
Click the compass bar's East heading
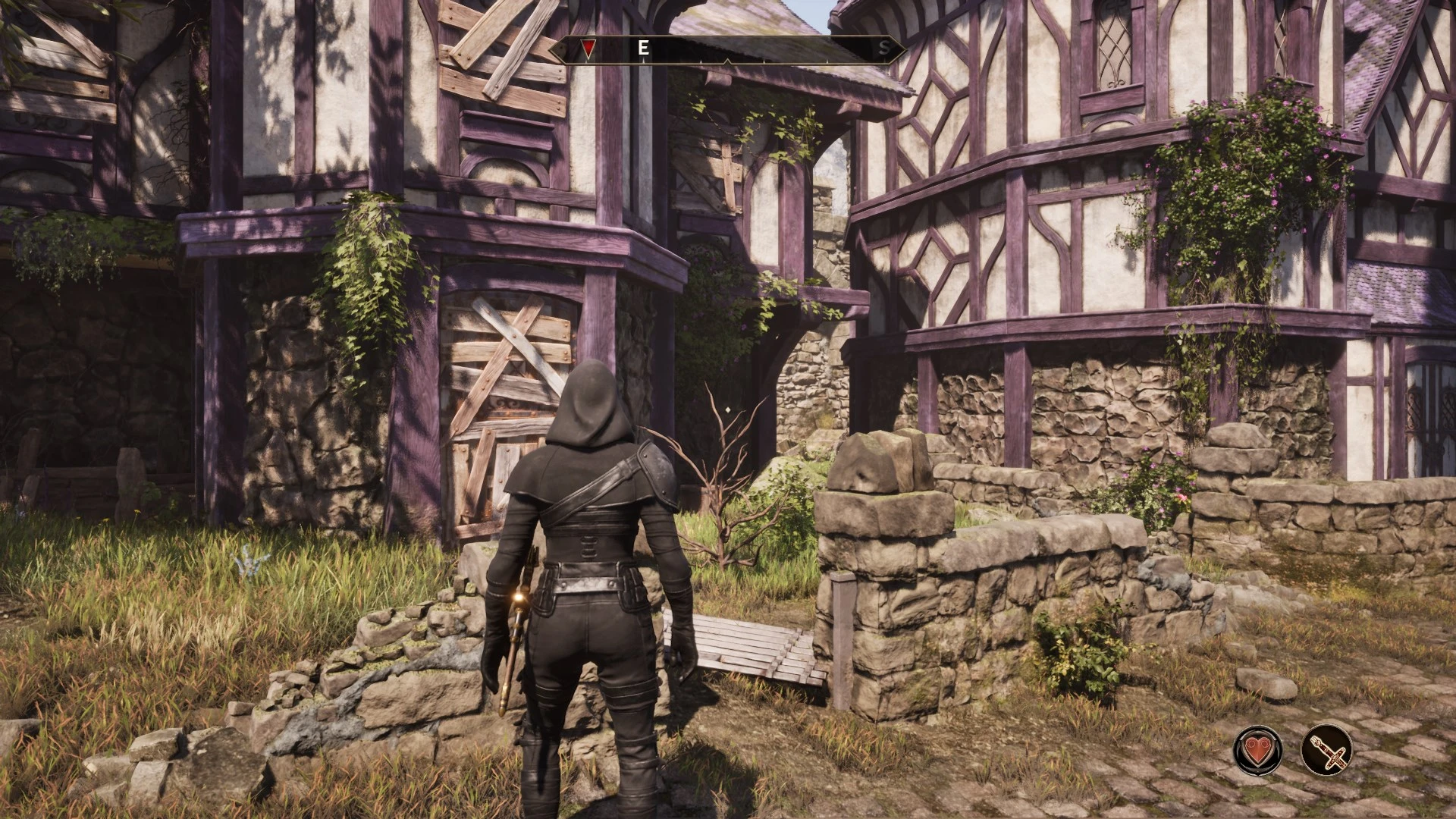coord(643,49)
